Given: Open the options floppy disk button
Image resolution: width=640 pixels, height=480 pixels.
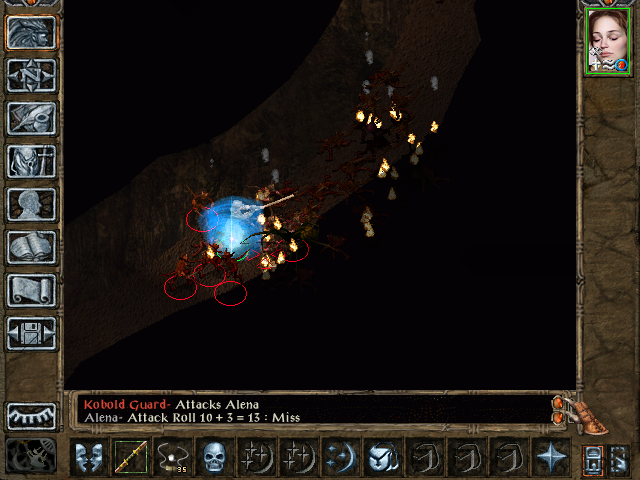Looking at the screenshot, I should coord(31,333).
